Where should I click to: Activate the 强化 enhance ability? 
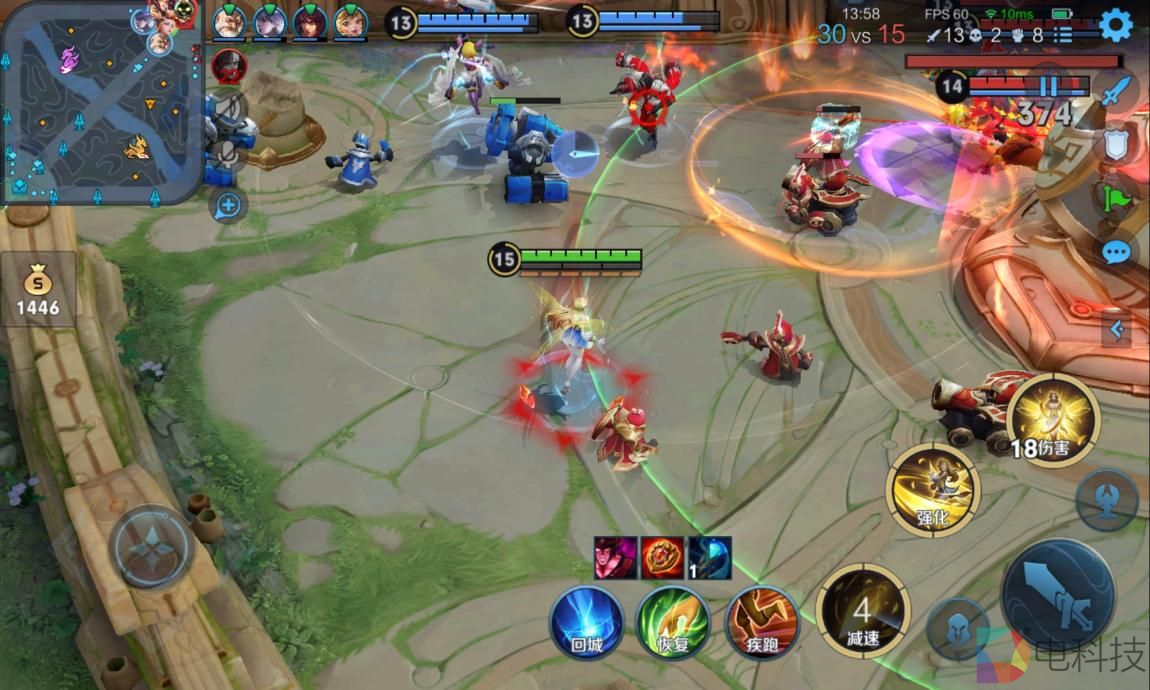click(932, 490)
